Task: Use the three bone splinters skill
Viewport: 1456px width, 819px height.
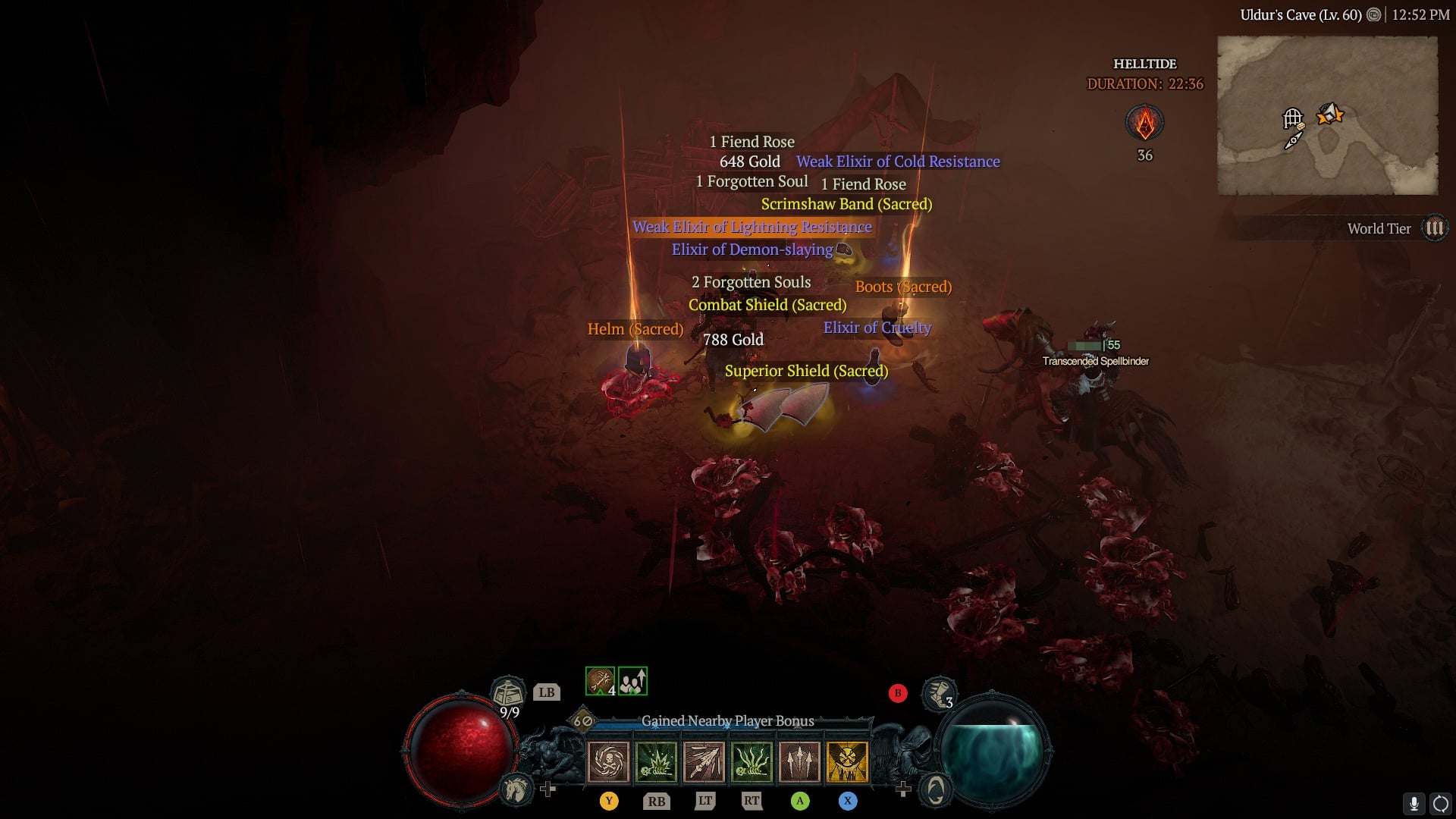Action: click(799, 761)
